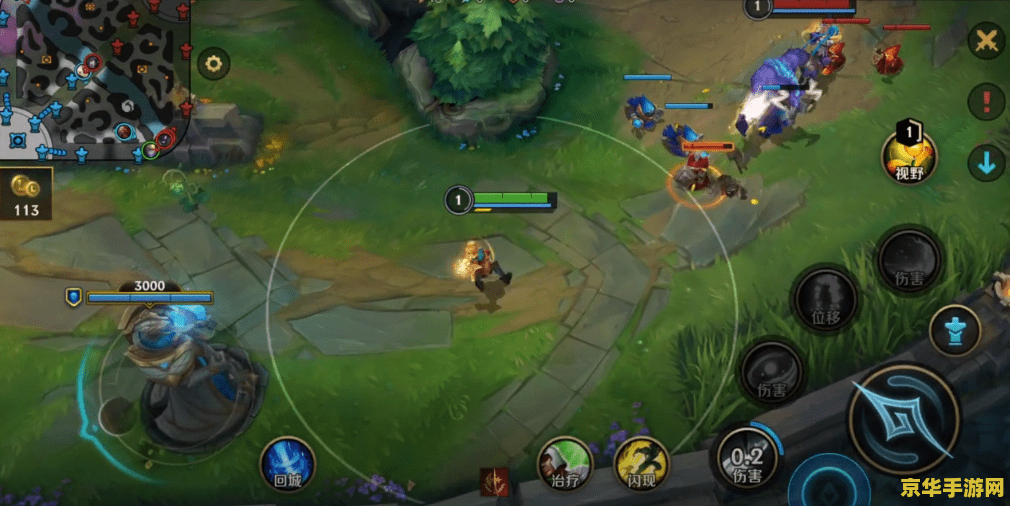Tap the large basic attack button

pyautogui.click(x=904, y=420)
